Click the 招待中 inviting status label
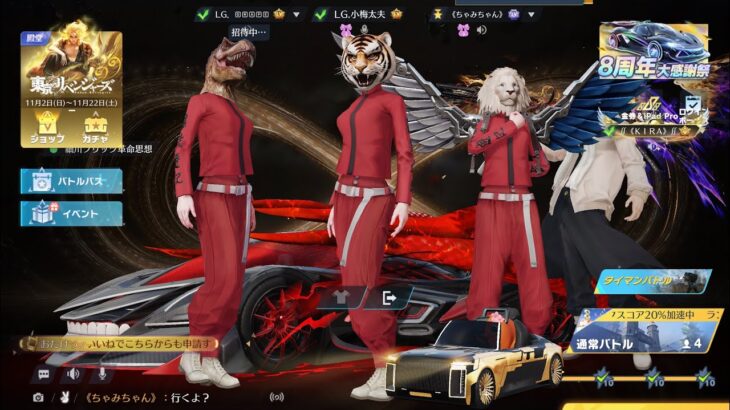This screenshot has height=410, width=730. tap(250, 32)
